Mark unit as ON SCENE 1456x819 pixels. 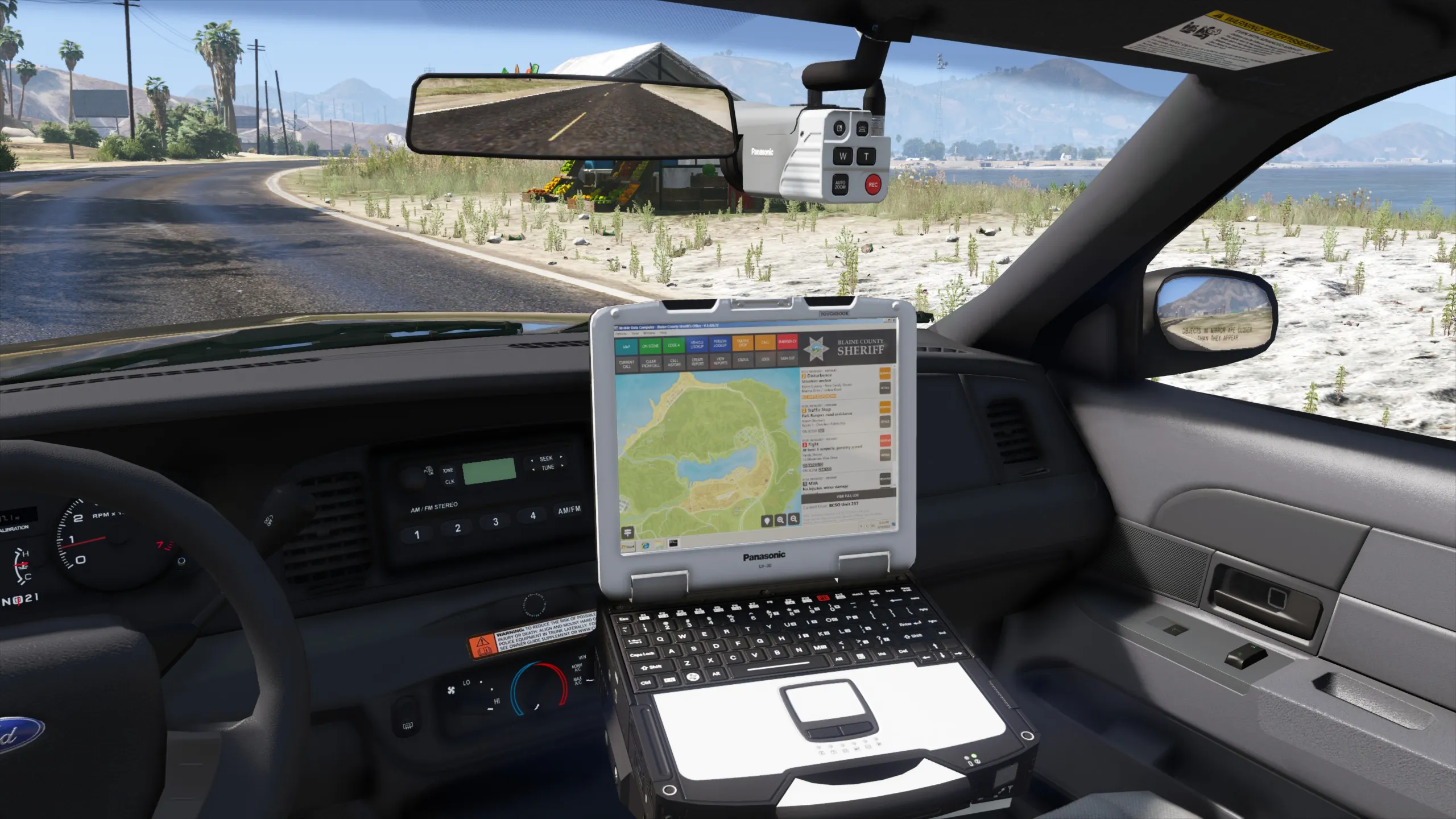pyautogui.click(x=650, y=346)
